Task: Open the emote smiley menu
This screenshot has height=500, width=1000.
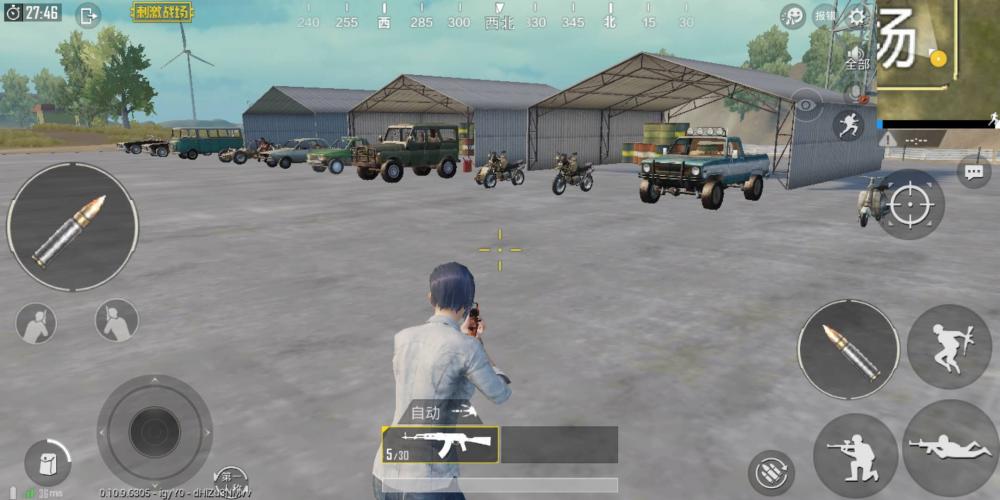Action: (x=793, y=16)
